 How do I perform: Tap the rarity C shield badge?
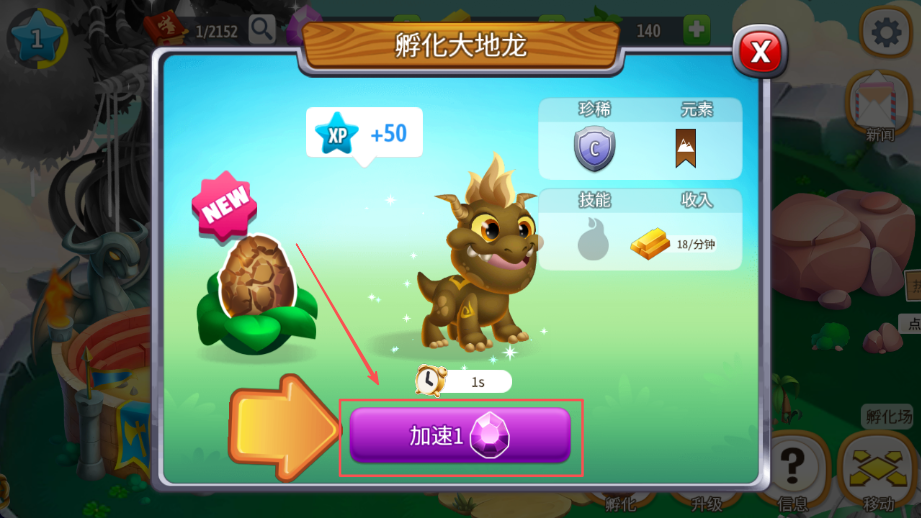click(x=594, y=150)
